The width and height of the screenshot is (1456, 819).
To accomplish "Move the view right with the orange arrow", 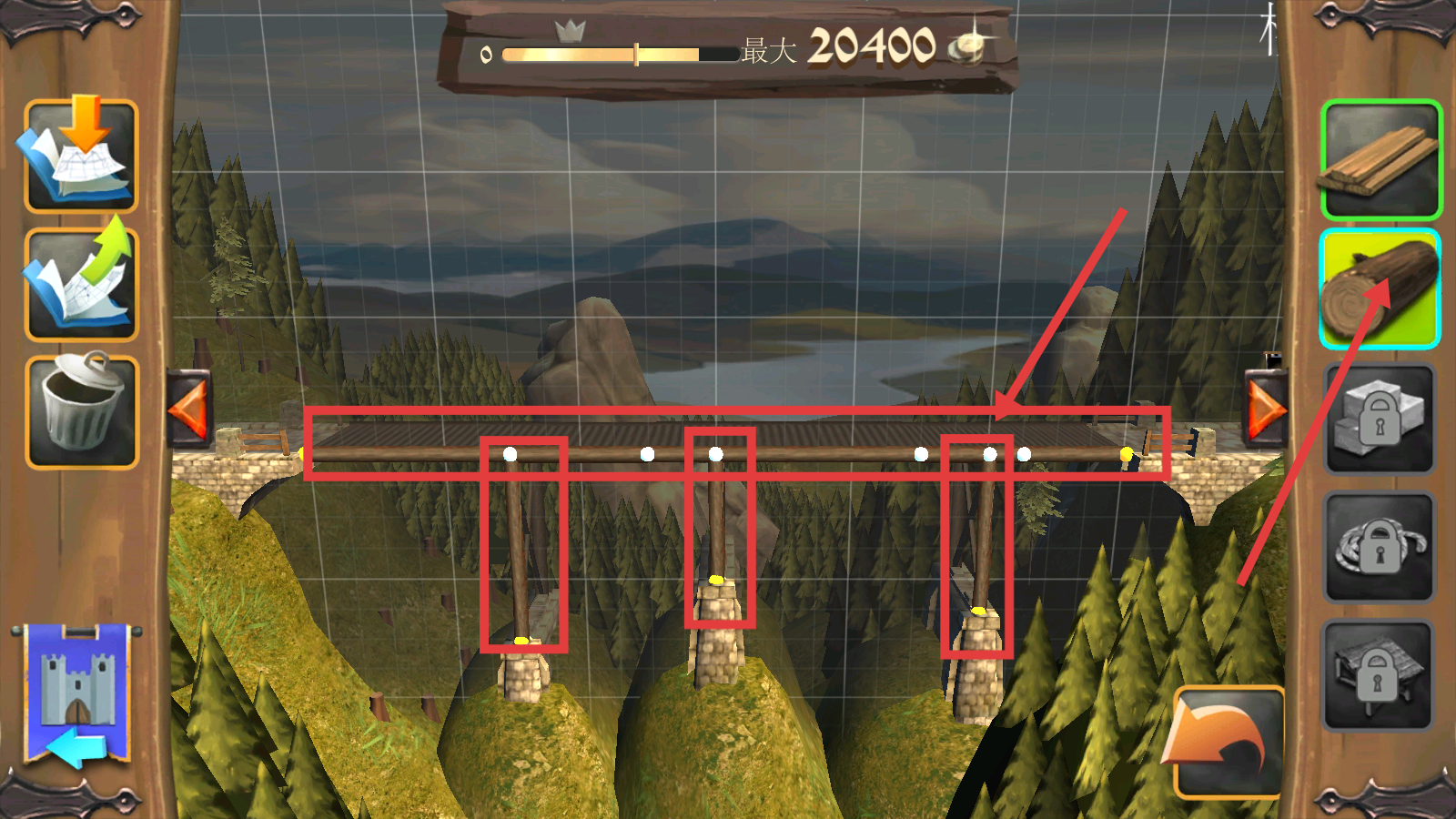I will coord(1266,409).
